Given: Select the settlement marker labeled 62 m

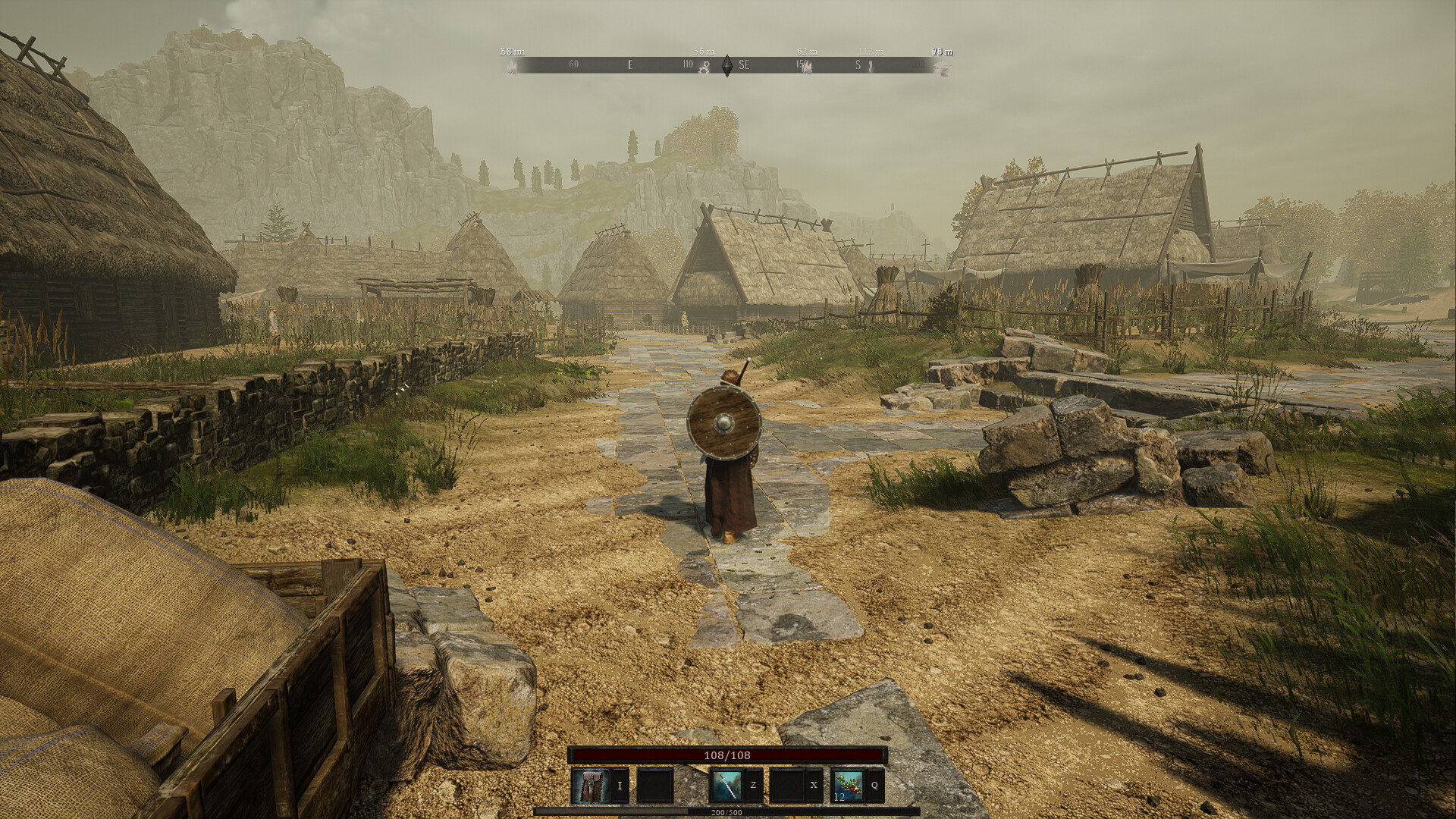Looking at the screenshot, I should (808, 65).
